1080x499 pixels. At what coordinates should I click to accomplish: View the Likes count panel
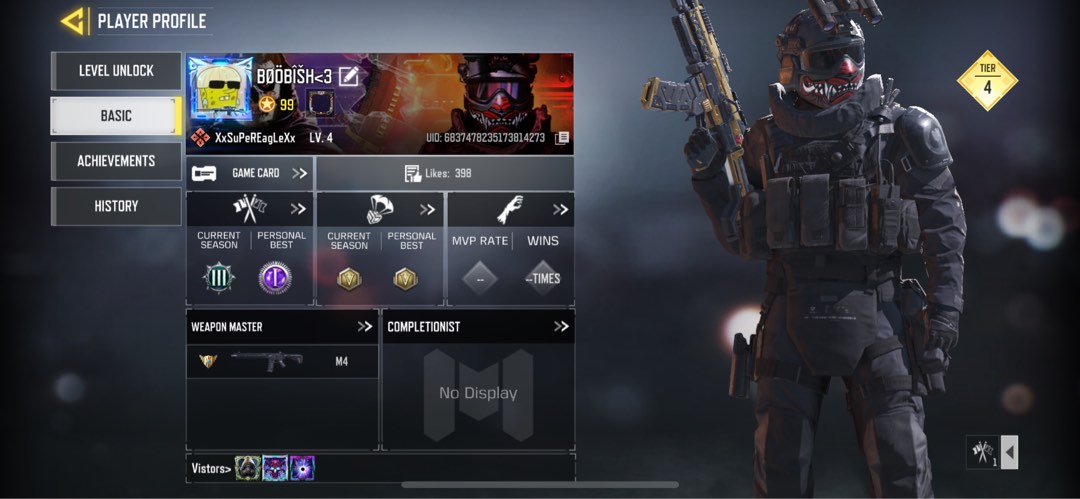(444, 173)
